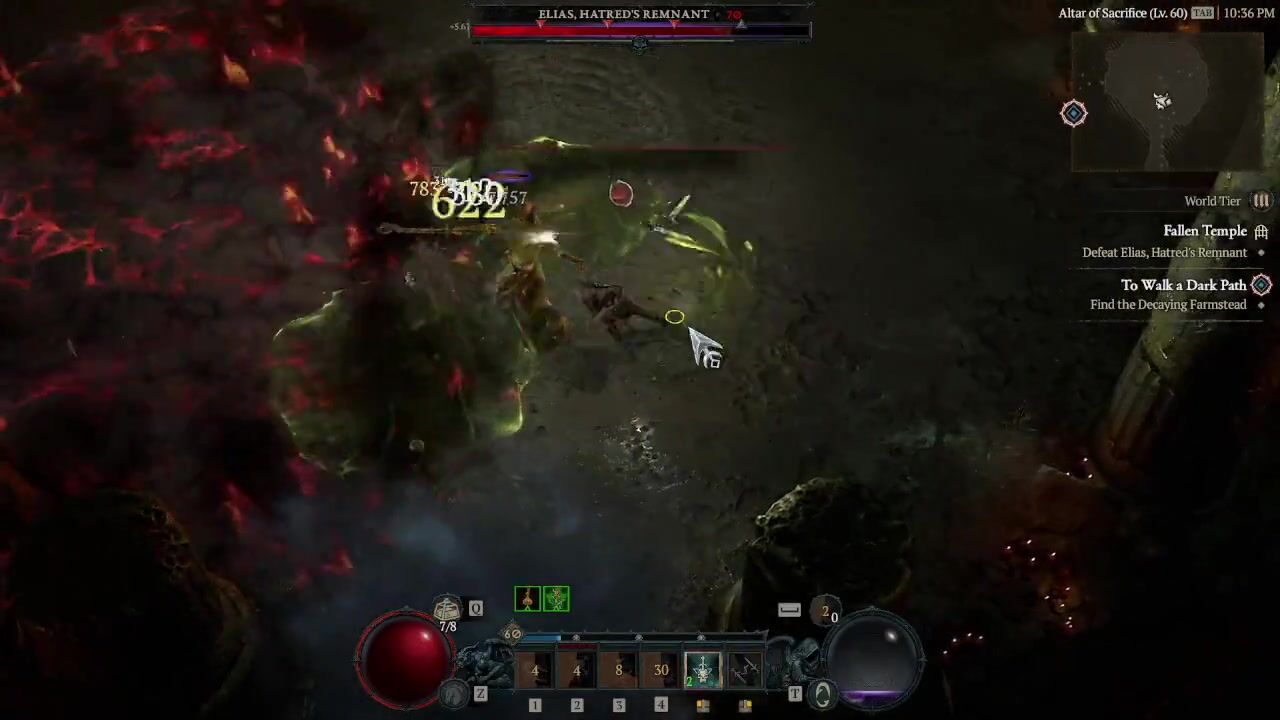Select the dark skill in the last slot
1280x720 pixels.
pyautogui.click(x=744, y=670)
